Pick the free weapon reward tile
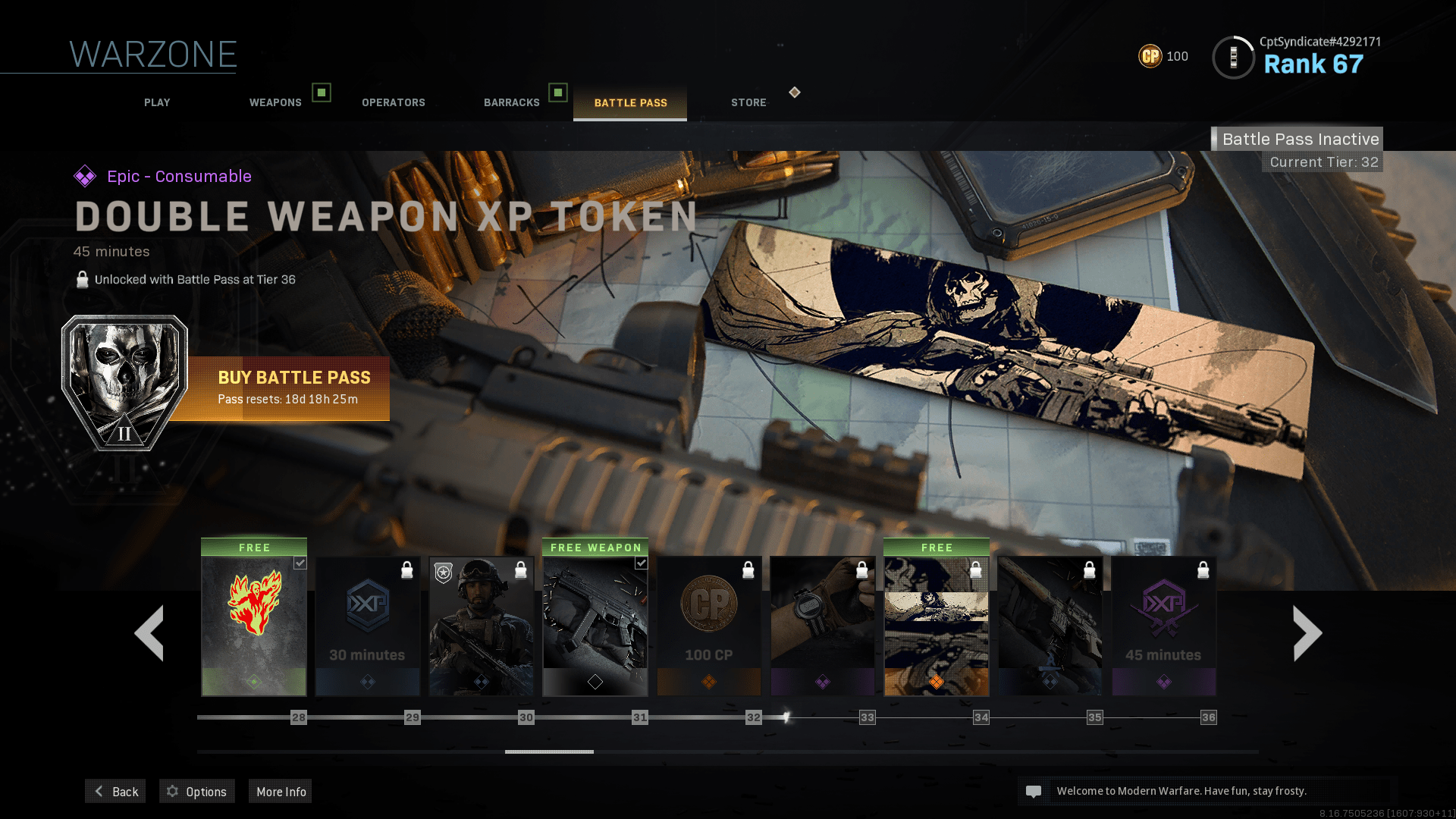 pyautogui.click(x=595, y=626)
